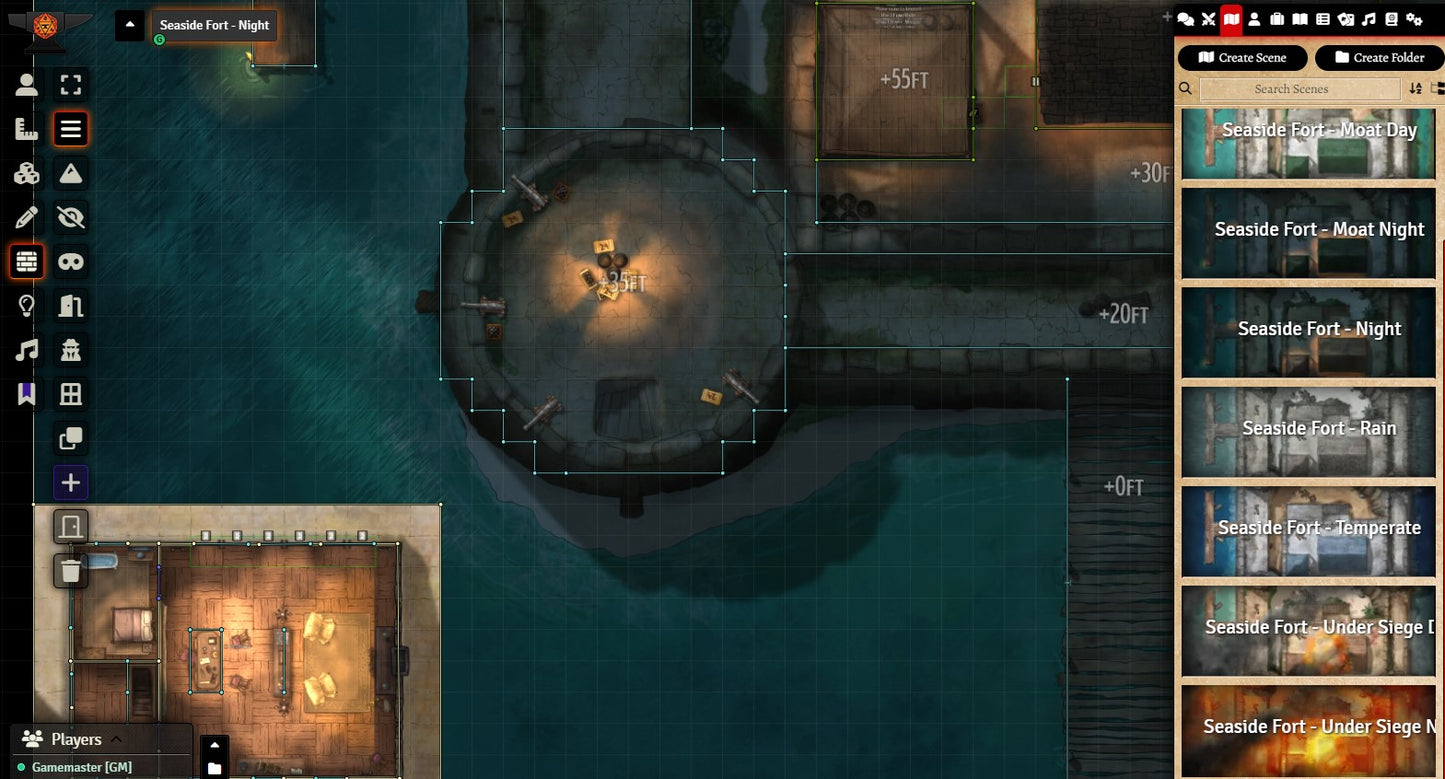Open the game settings gears tab
The width and height of the screenshot is (1445, 779).
coord(1414,19)
